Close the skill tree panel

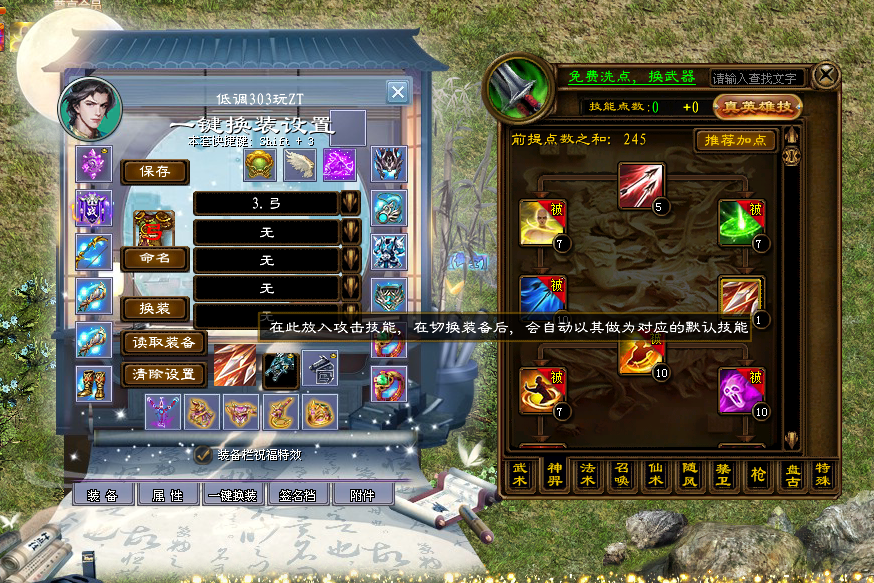point(826,75)
